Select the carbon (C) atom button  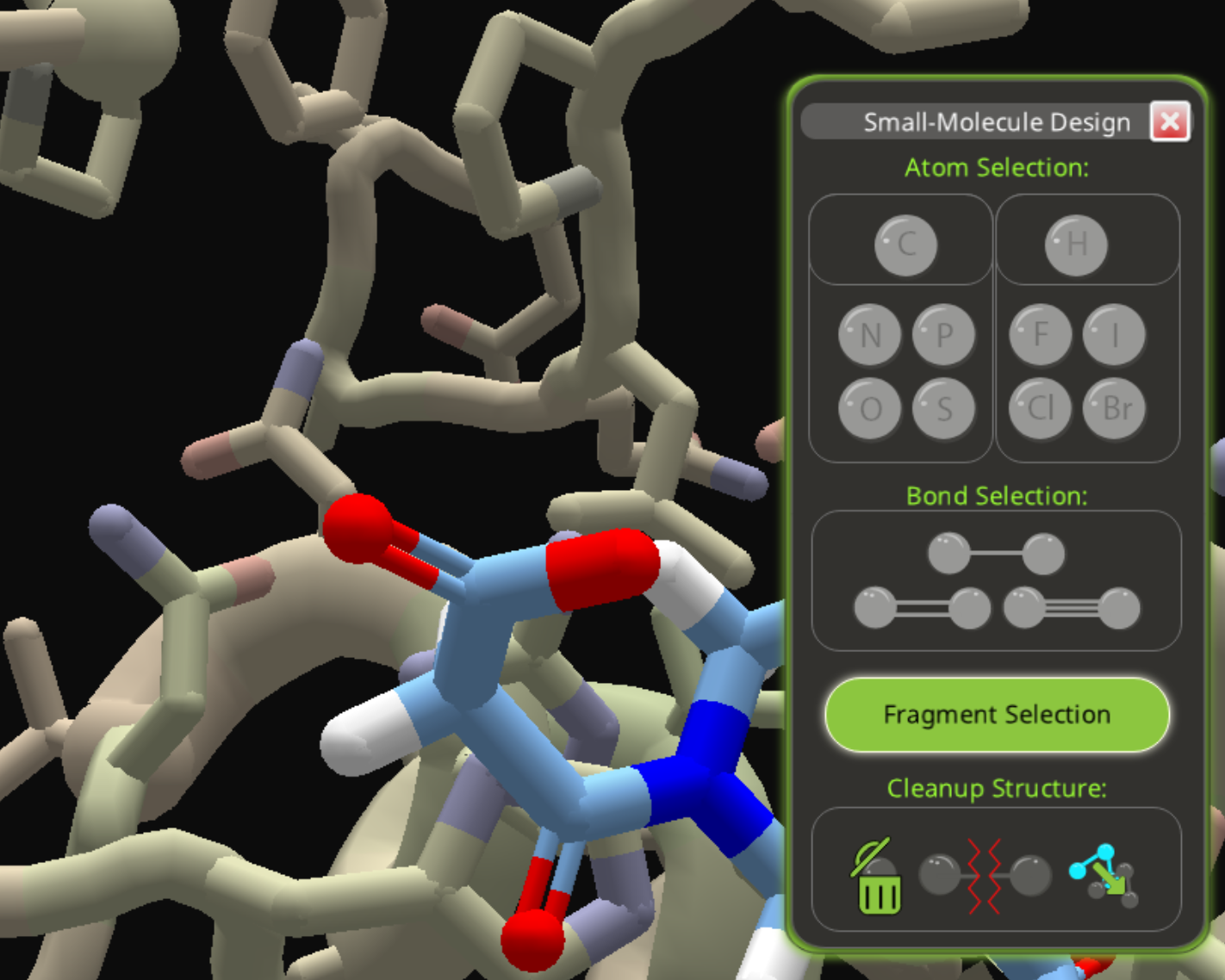coord(905,245)
